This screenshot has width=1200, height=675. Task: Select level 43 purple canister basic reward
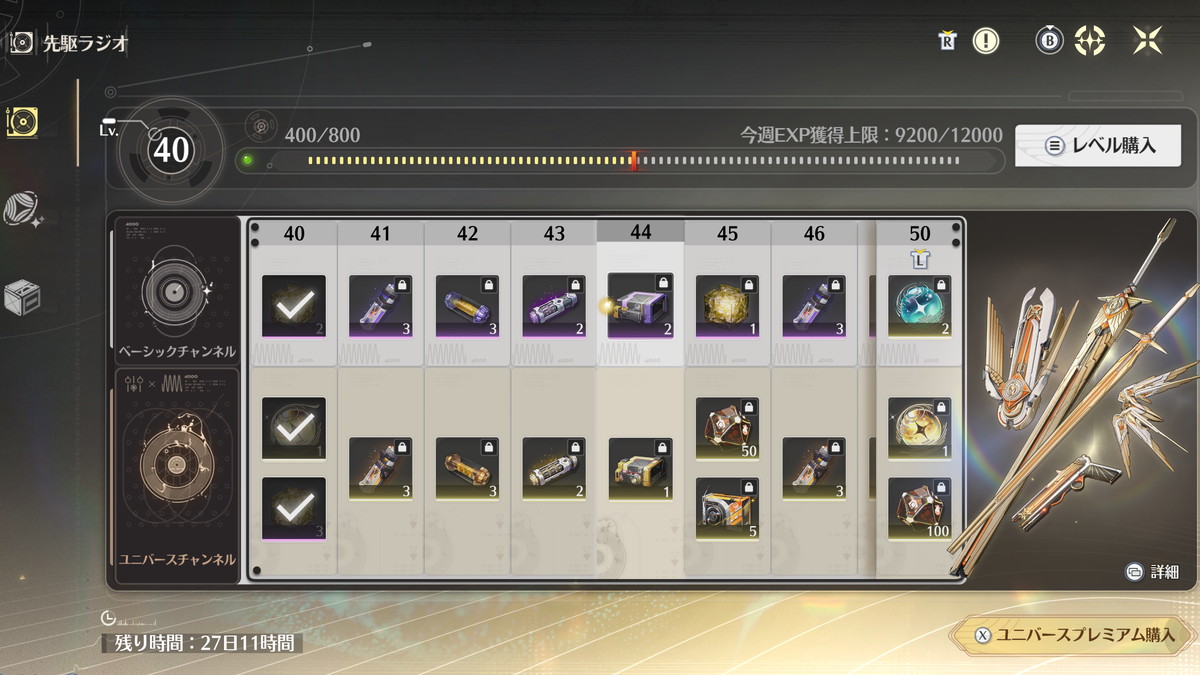[x=554, y=305]
